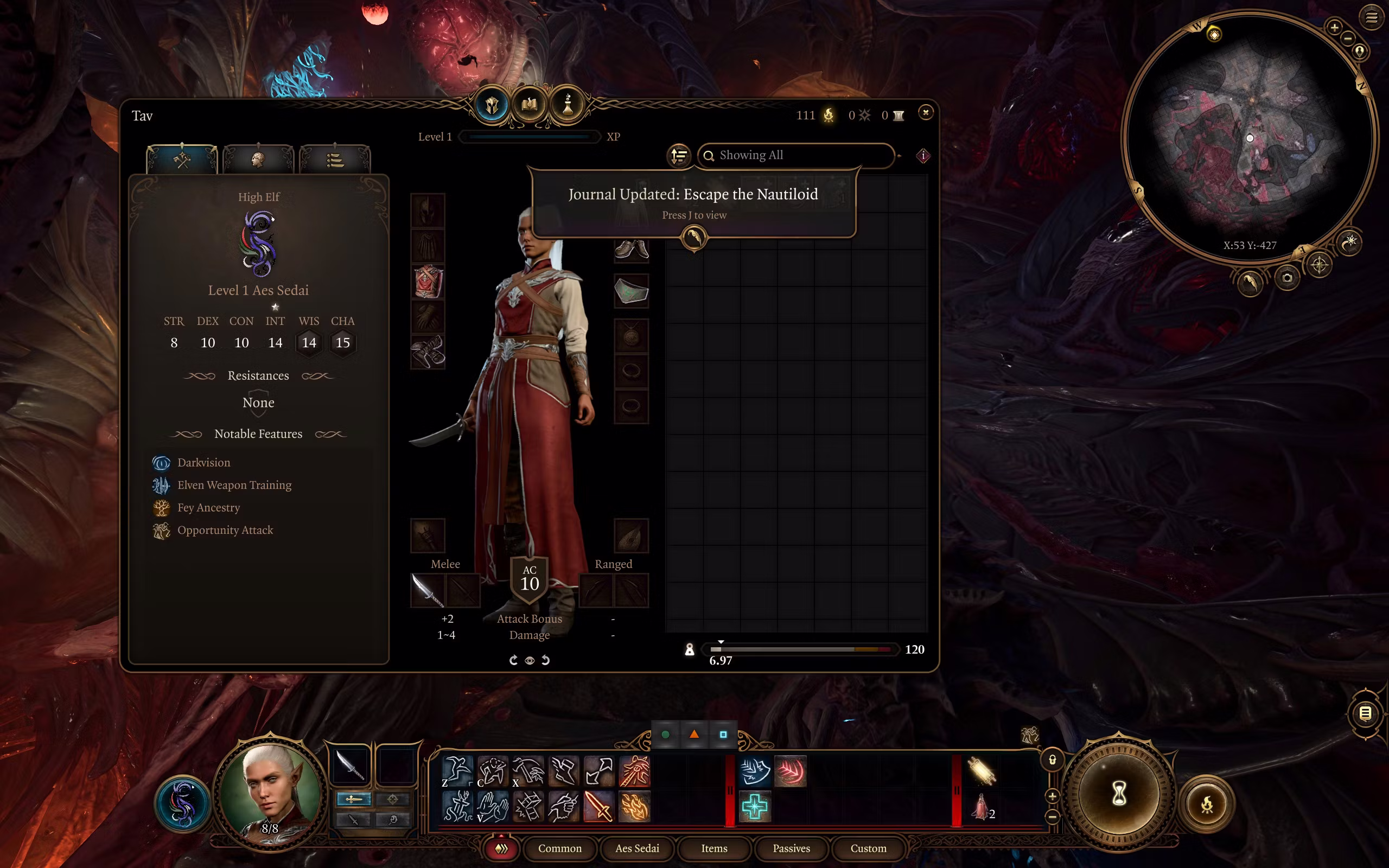This screenshot has width=1389, height=868.
Task: Select the equipped red robe armor slot
Action: pyautogui.click(x=428, y=282)
